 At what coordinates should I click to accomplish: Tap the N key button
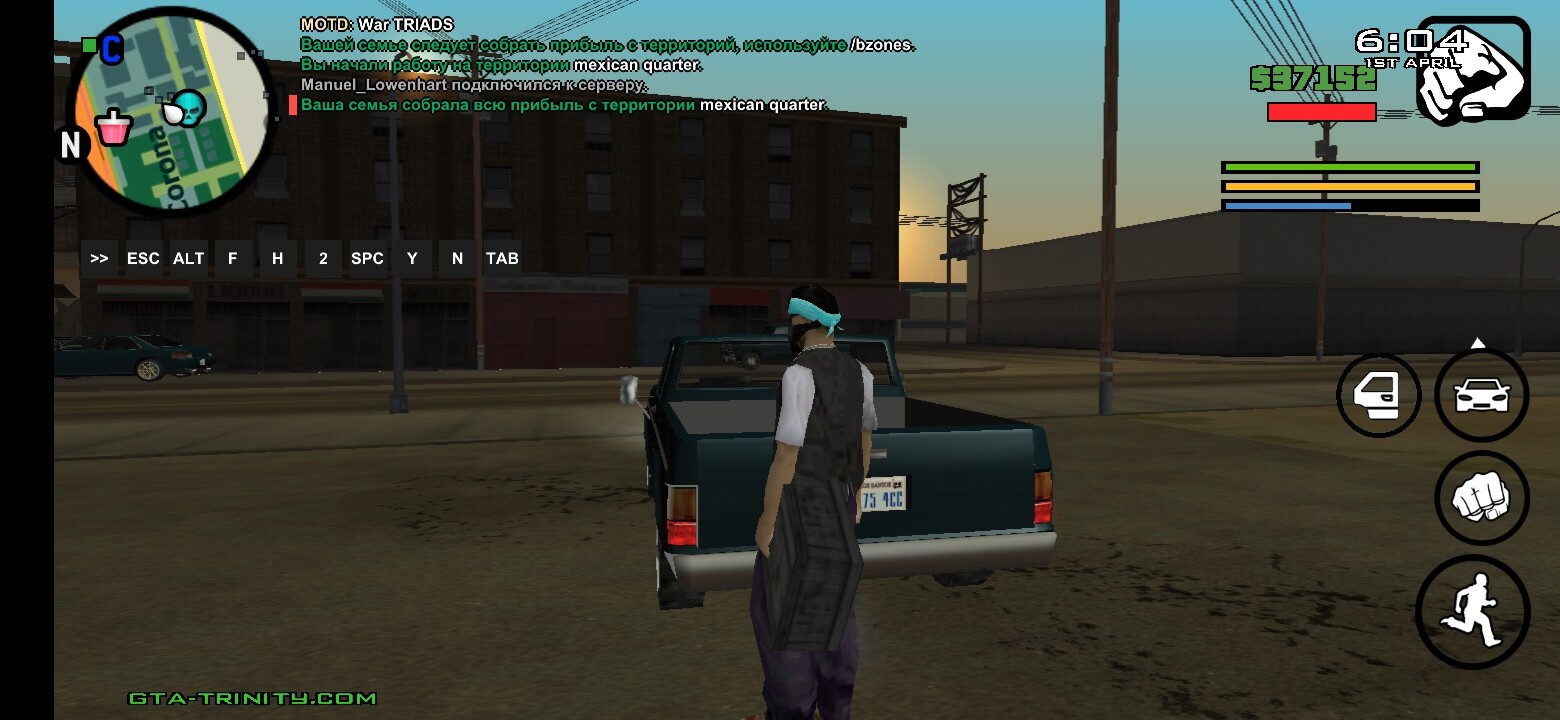click(x=457, y=258)
